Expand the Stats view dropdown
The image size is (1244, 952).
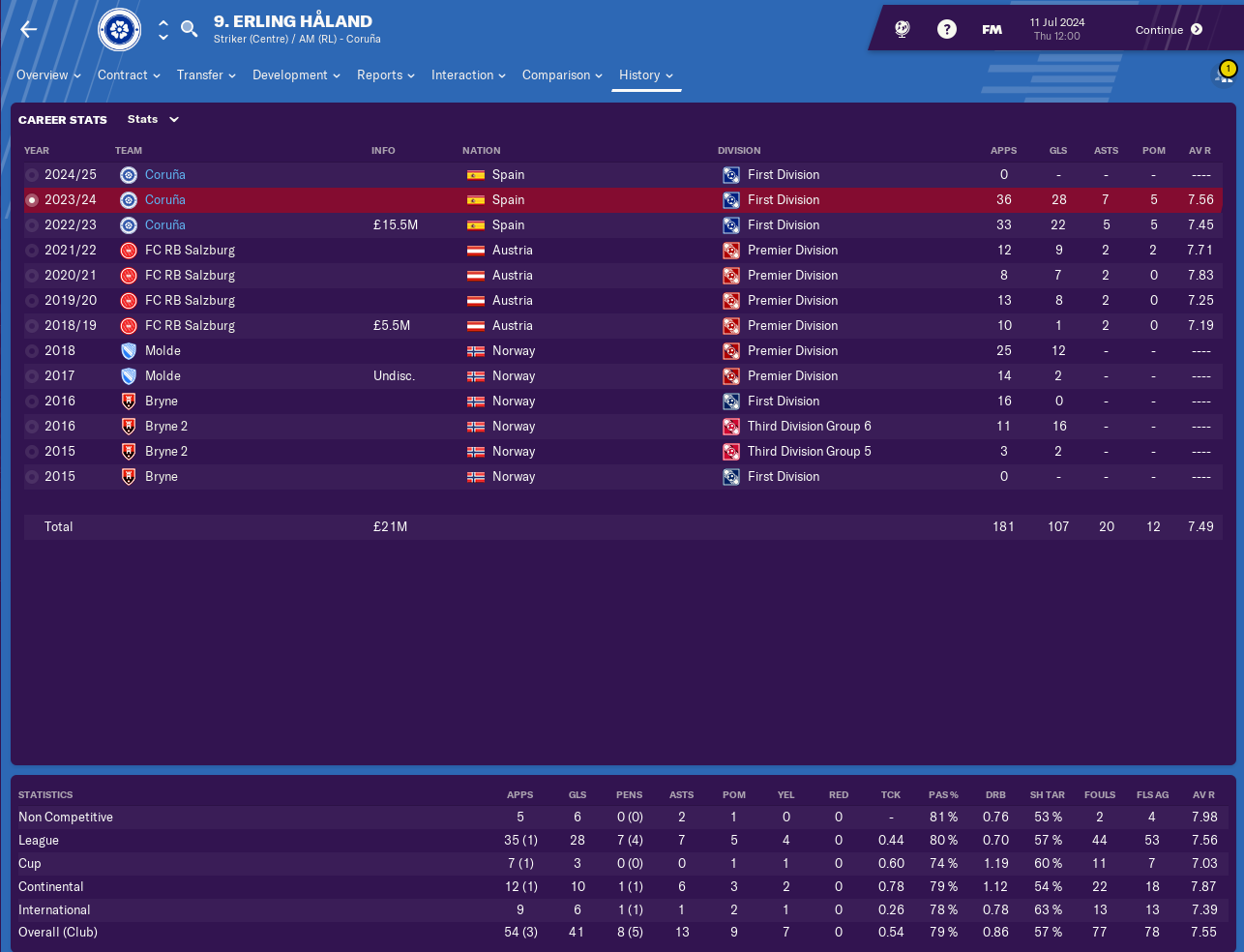(153, 120)
